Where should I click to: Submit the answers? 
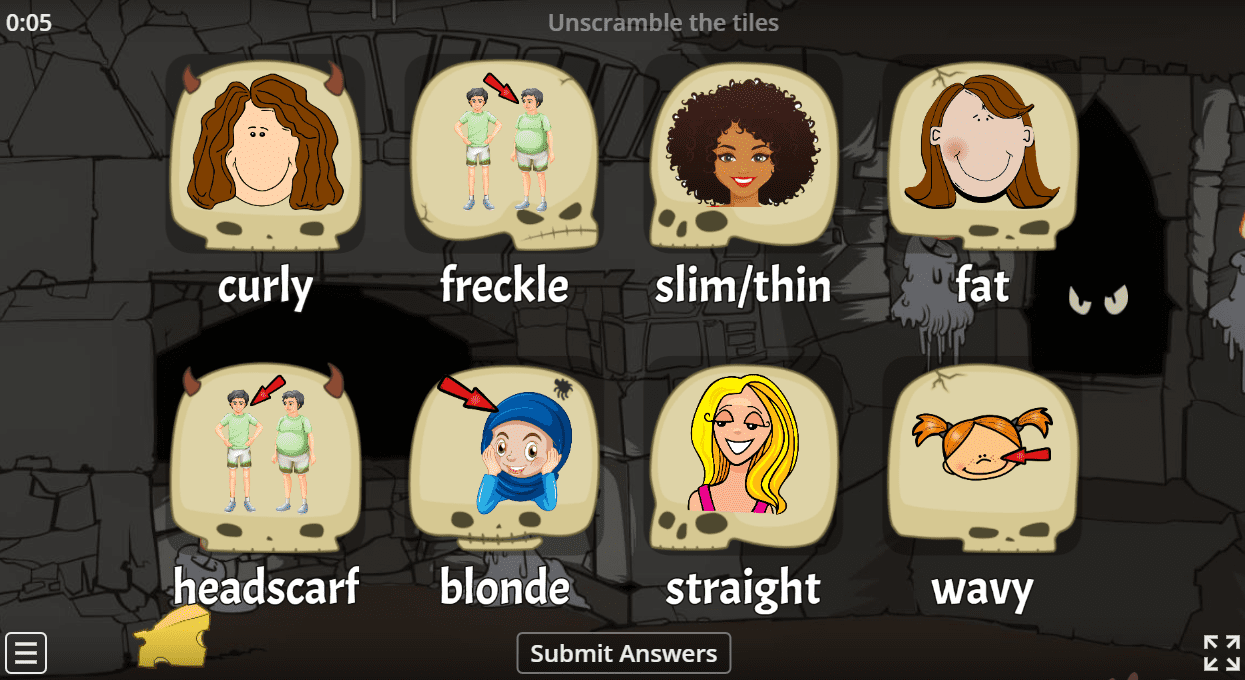point(623,654)
